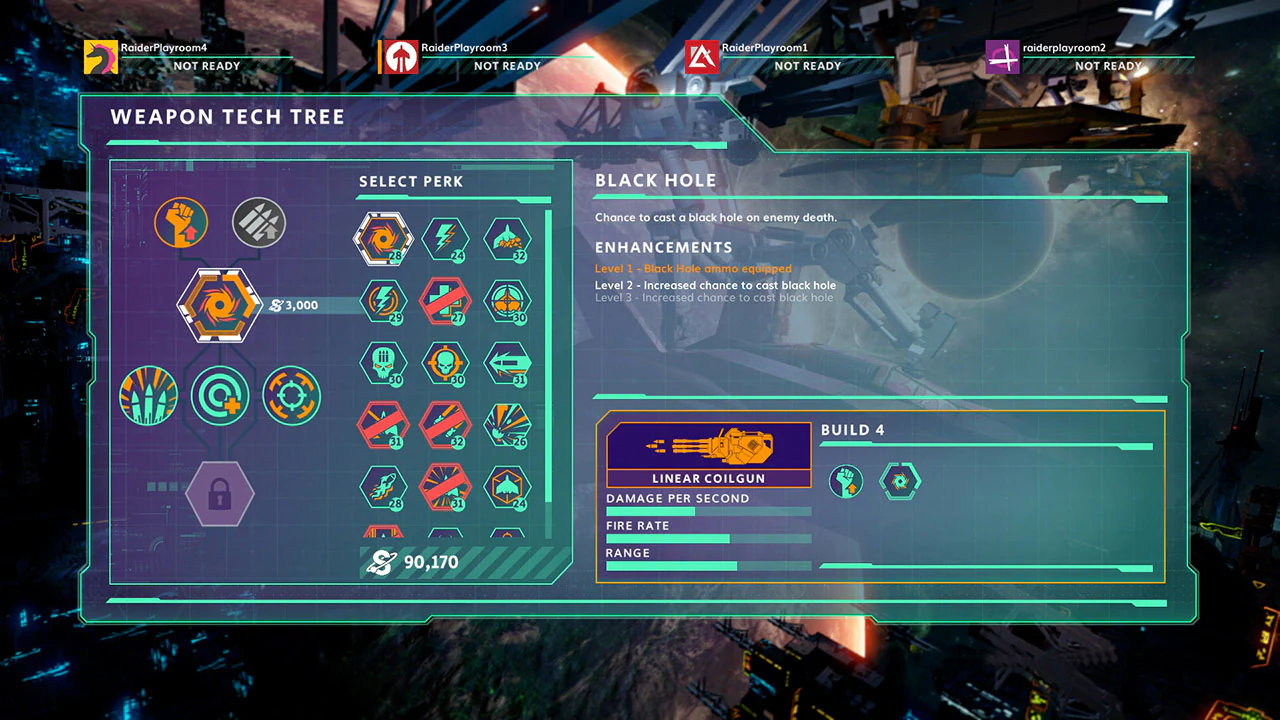Click the orange damage-boost fist icon
Image resolution: width=1280 pixels, height=720 pixels.
click(x=181, y=222)
